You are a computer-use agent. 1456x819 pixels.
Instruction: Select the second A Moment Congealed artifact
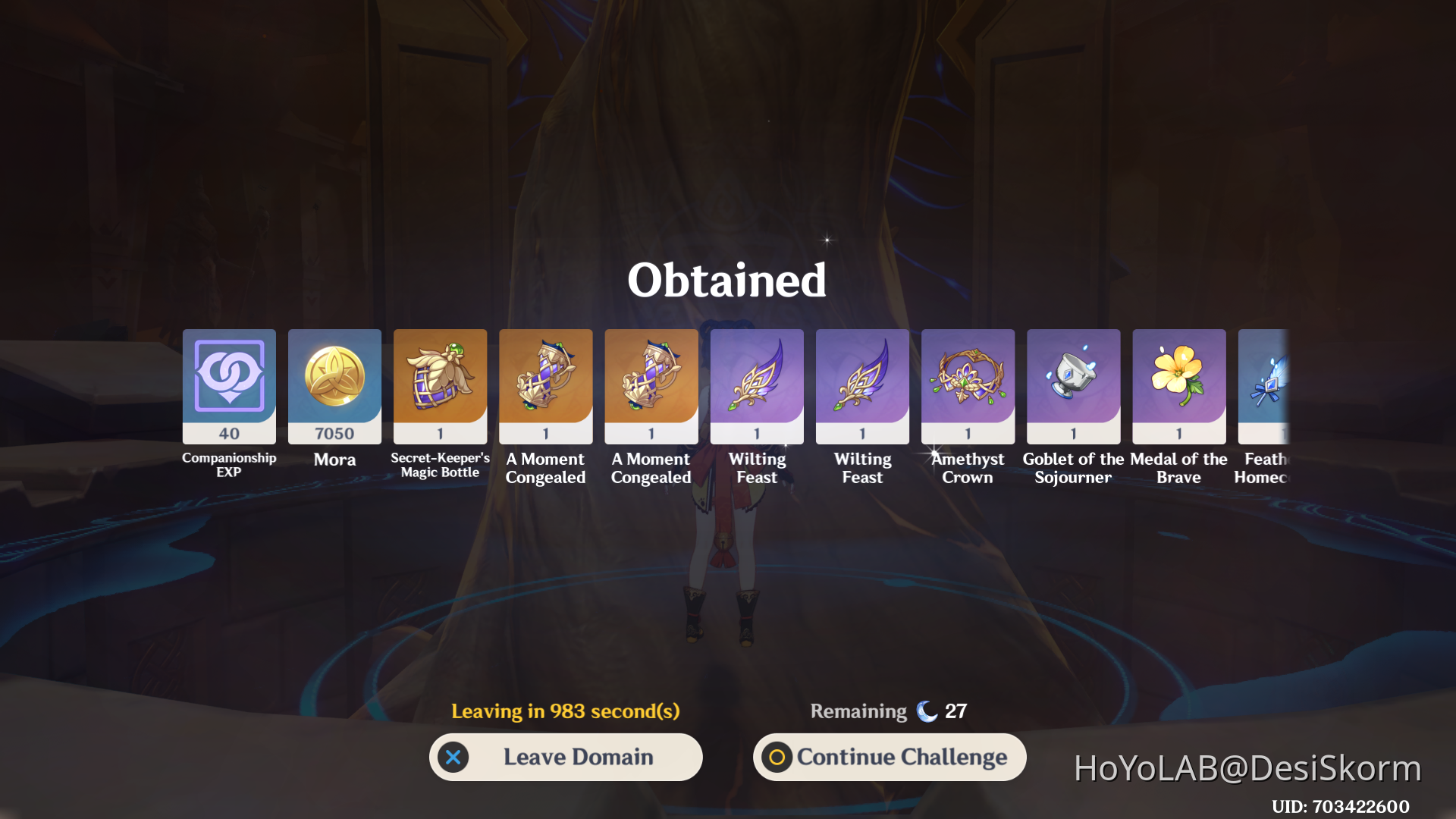click(651, 387)
